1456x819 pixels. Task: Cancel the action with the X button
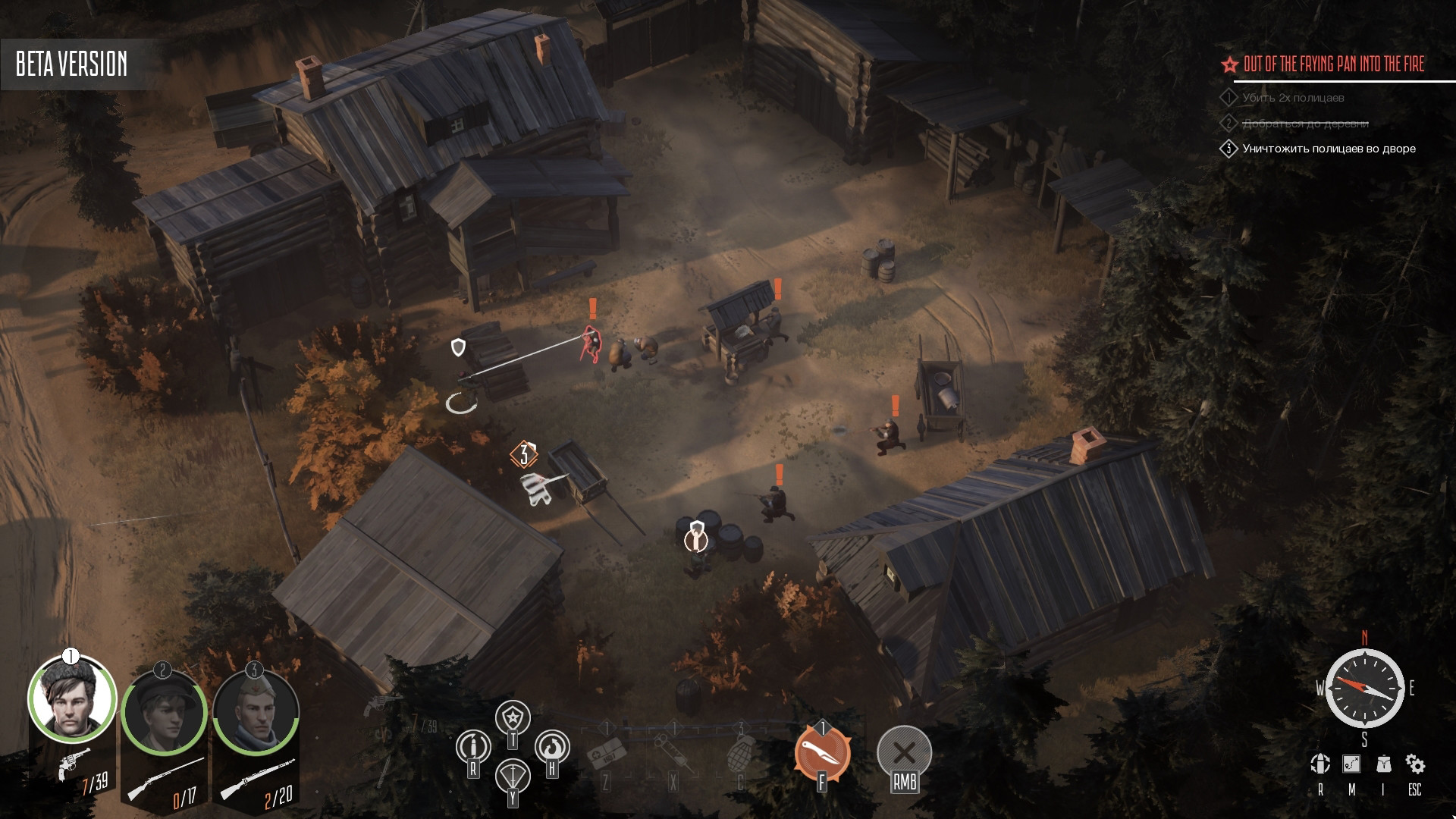point(904,753)
